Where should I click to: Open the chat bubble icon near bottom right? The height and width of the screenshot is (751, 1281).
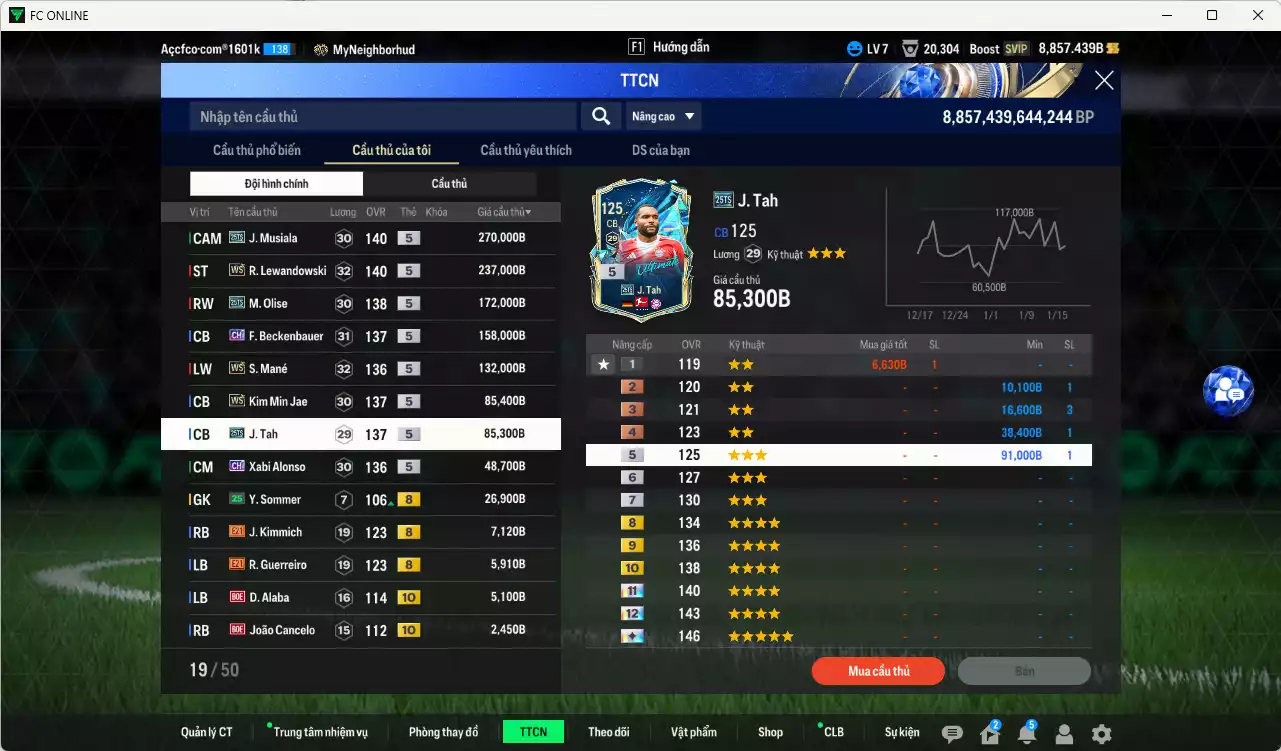point(949,732)
